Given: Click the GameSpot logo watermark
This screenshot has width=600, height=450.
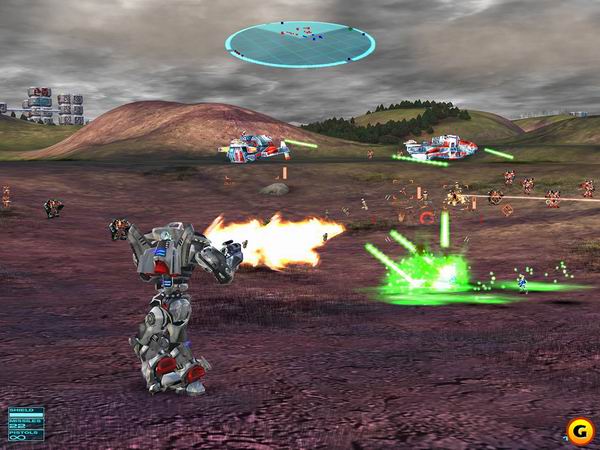Looking at the screenshot, I should click(578, 431).
